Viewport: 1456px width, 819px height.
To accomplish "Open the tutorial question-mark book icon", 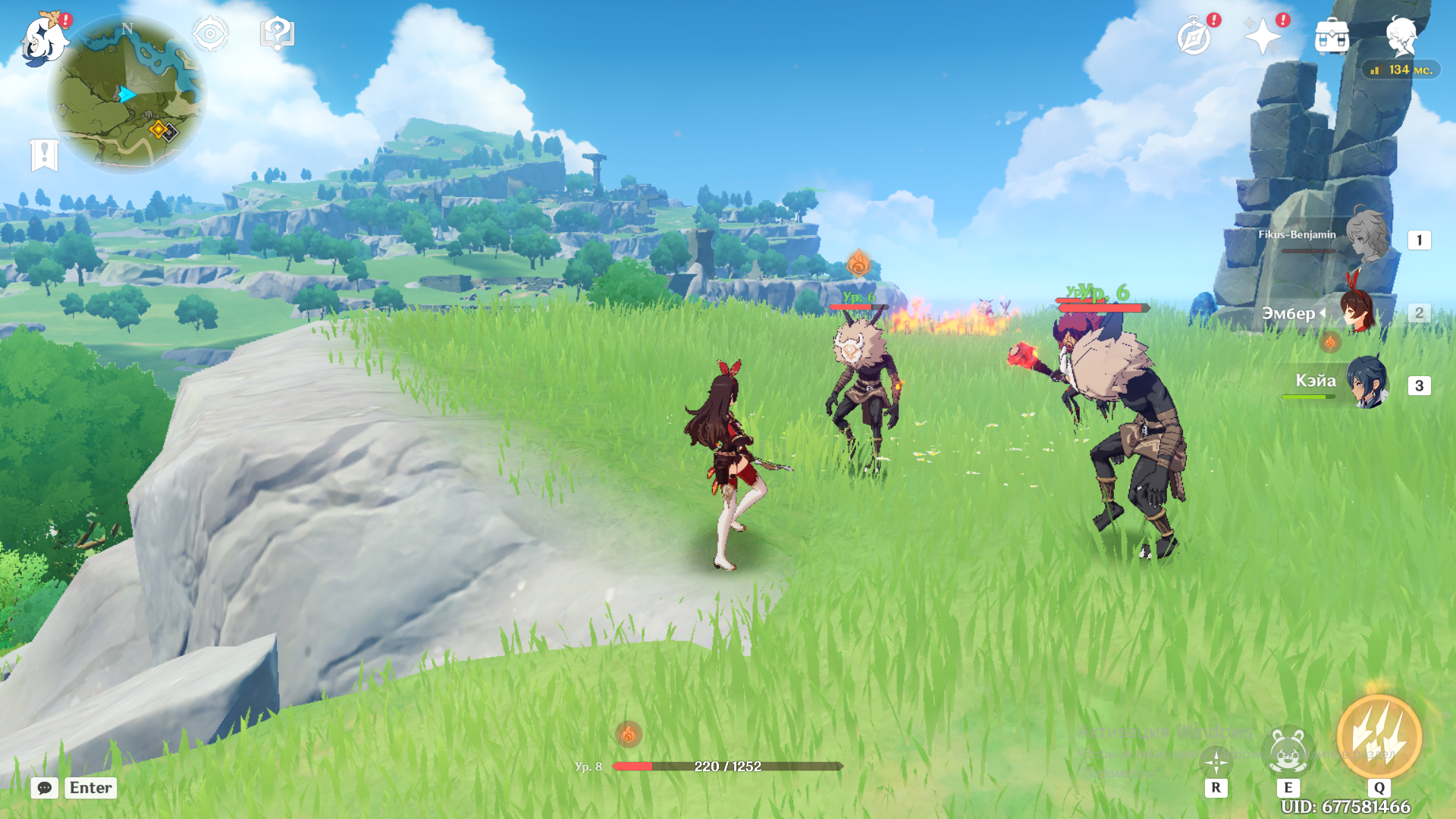I will [x=277, y=34].
